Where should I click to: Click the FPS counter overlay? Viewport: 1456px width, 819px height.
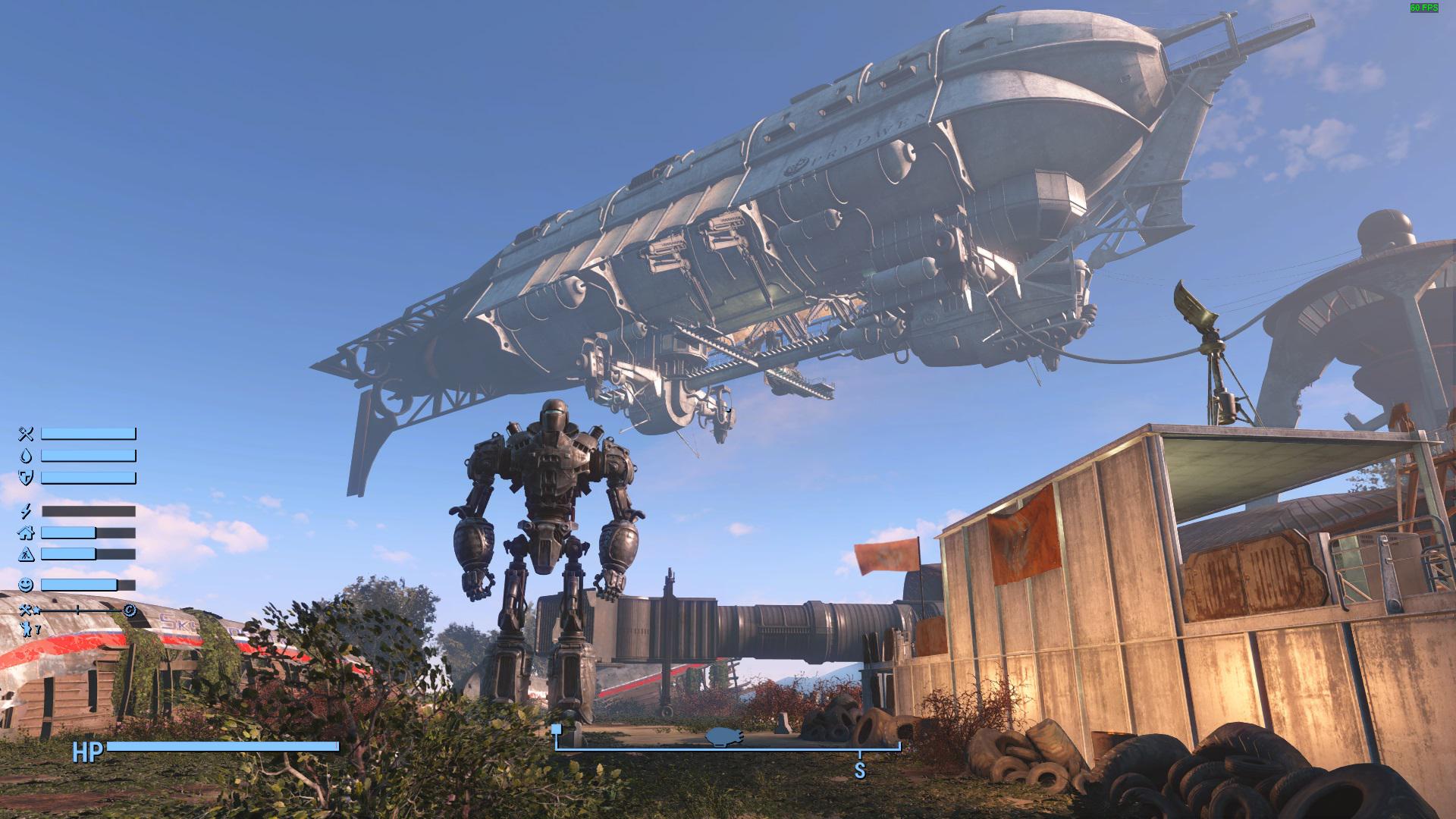point(1423,8)
